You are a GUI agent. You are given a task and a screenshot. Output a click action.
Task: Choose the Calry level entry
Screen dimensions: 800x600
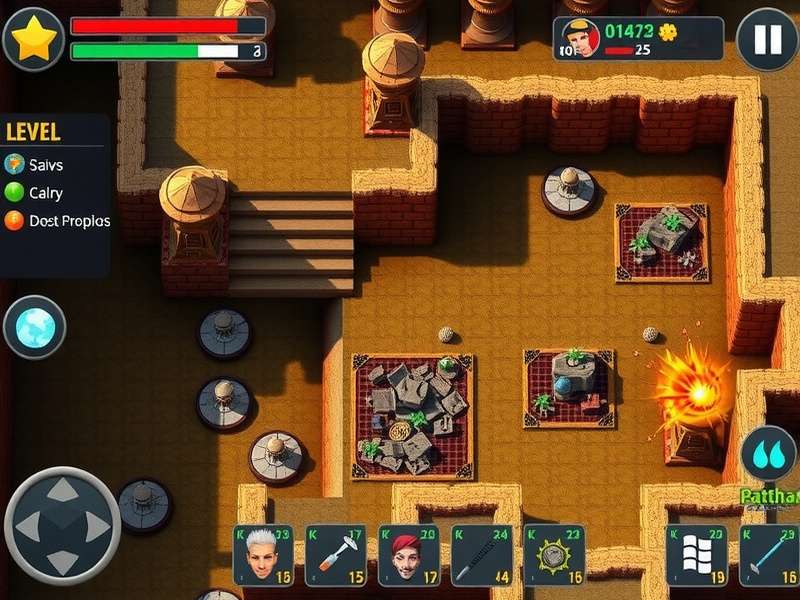pyautogui.click(x=45, y=192)
